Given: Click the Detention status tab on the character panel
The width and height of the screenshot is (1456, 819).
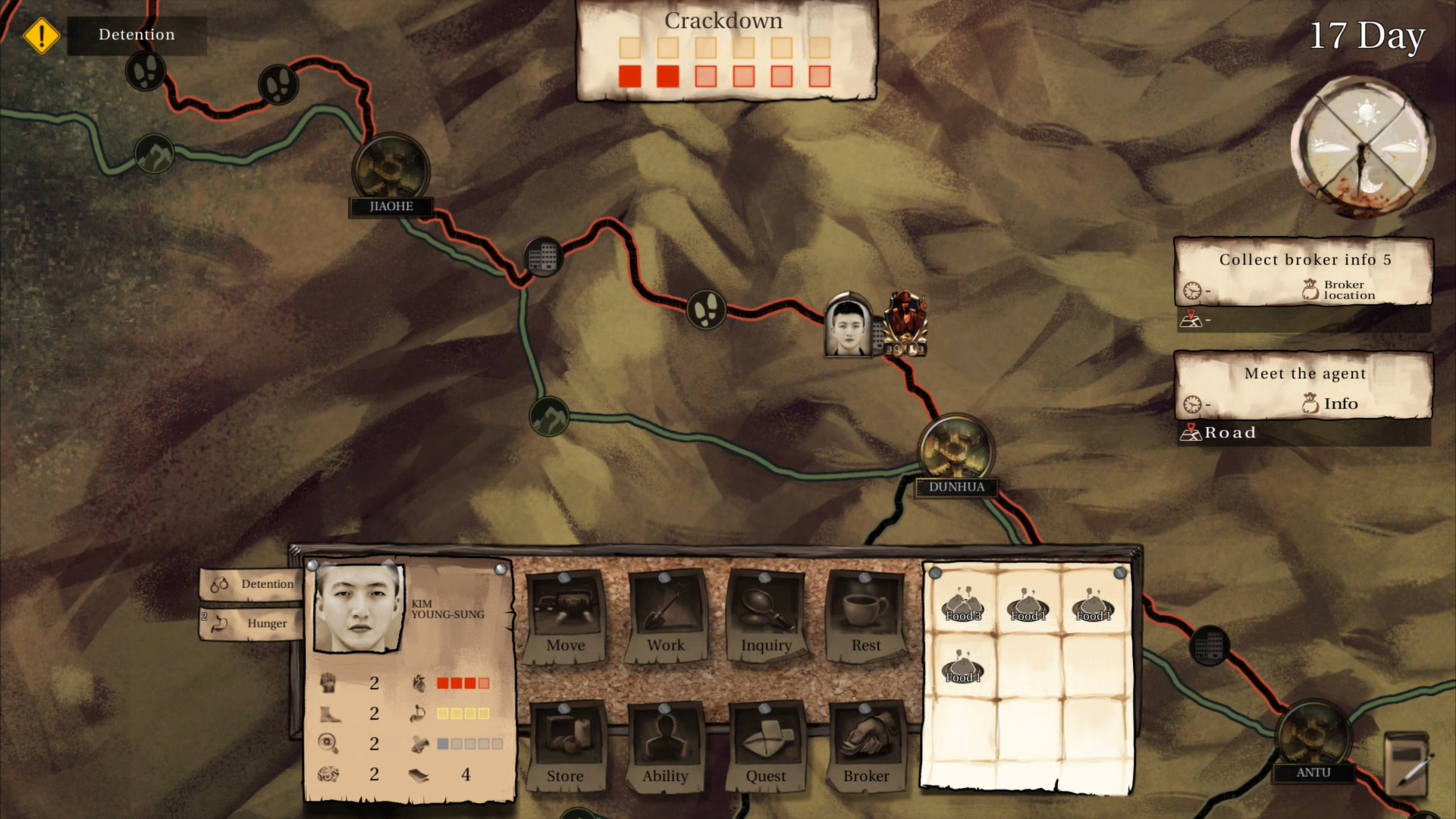Looking at the screenshot, I should coord(250,584).
